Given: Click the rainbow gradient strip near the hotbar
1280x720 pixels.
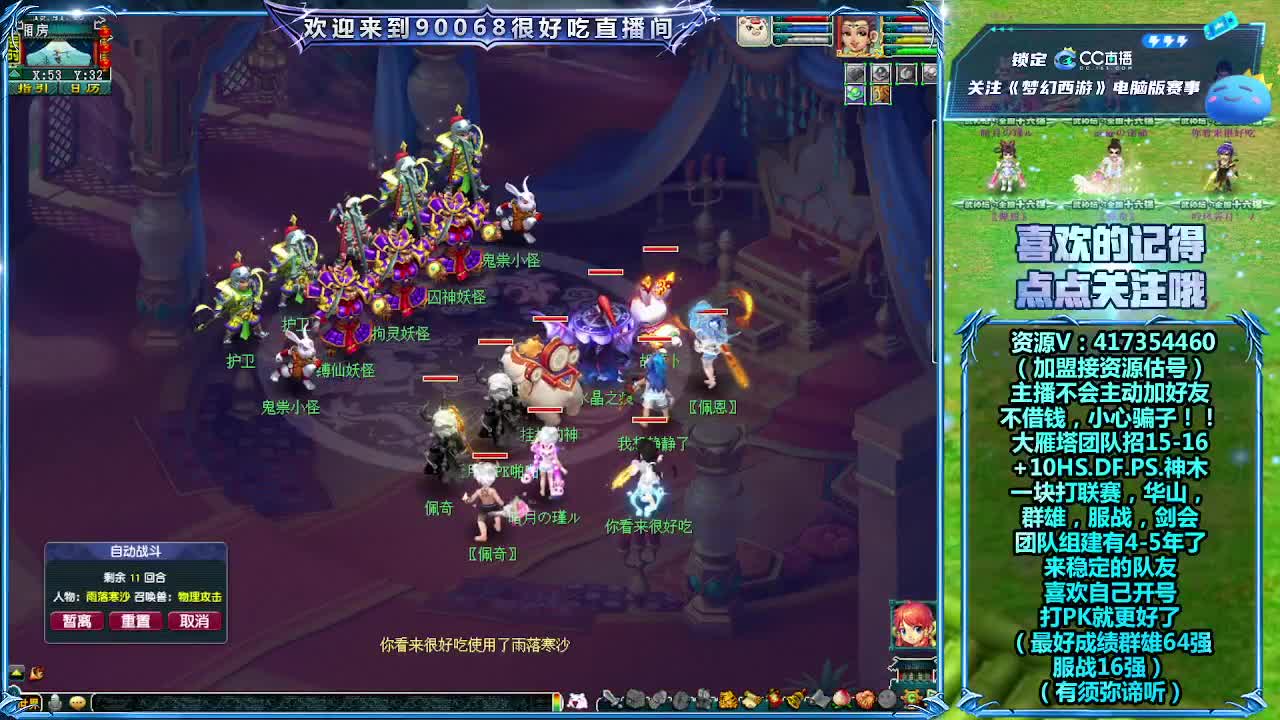Looking at the screenshot, I should (556, 700).
